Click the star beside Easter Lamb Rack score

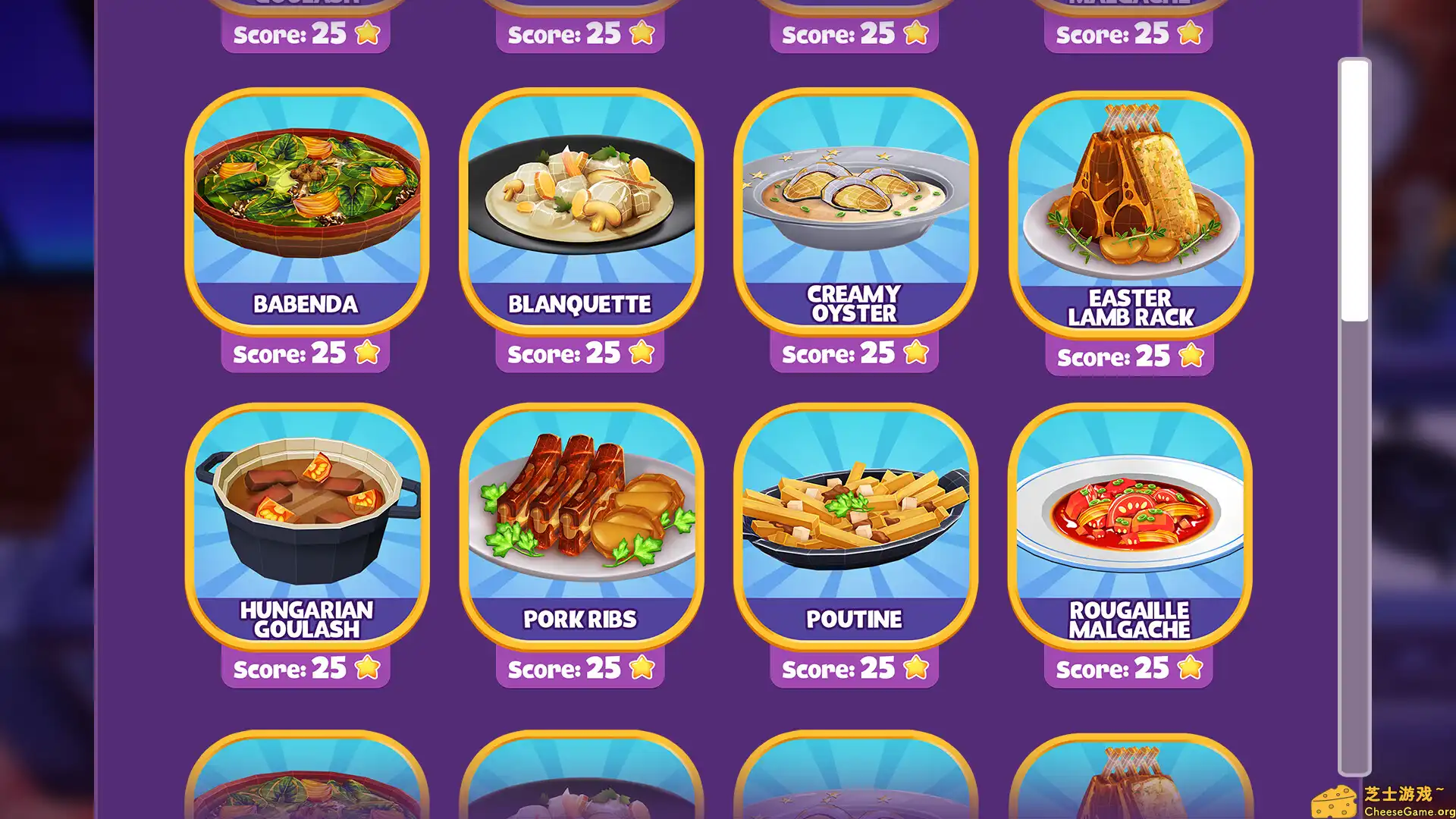(x=1191, y=354)
